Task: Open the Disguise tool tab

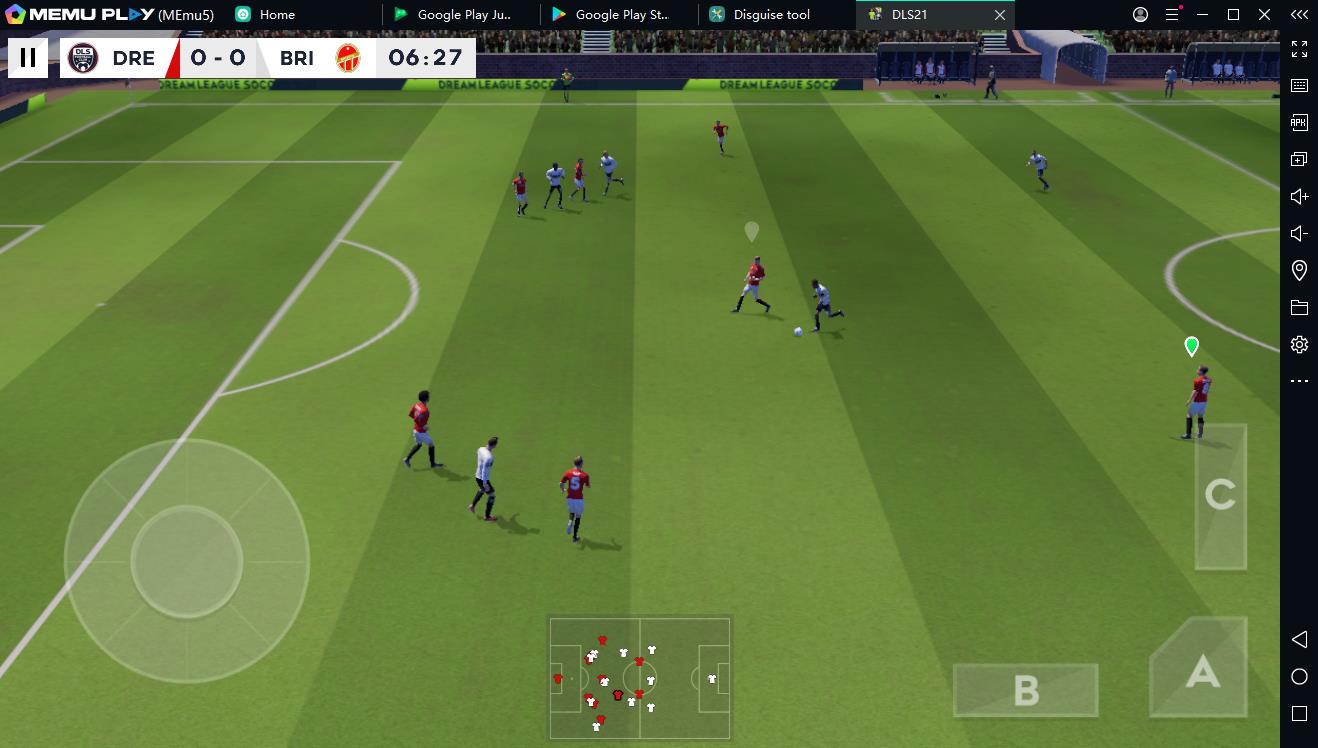Action: click(x=772, y=15)
